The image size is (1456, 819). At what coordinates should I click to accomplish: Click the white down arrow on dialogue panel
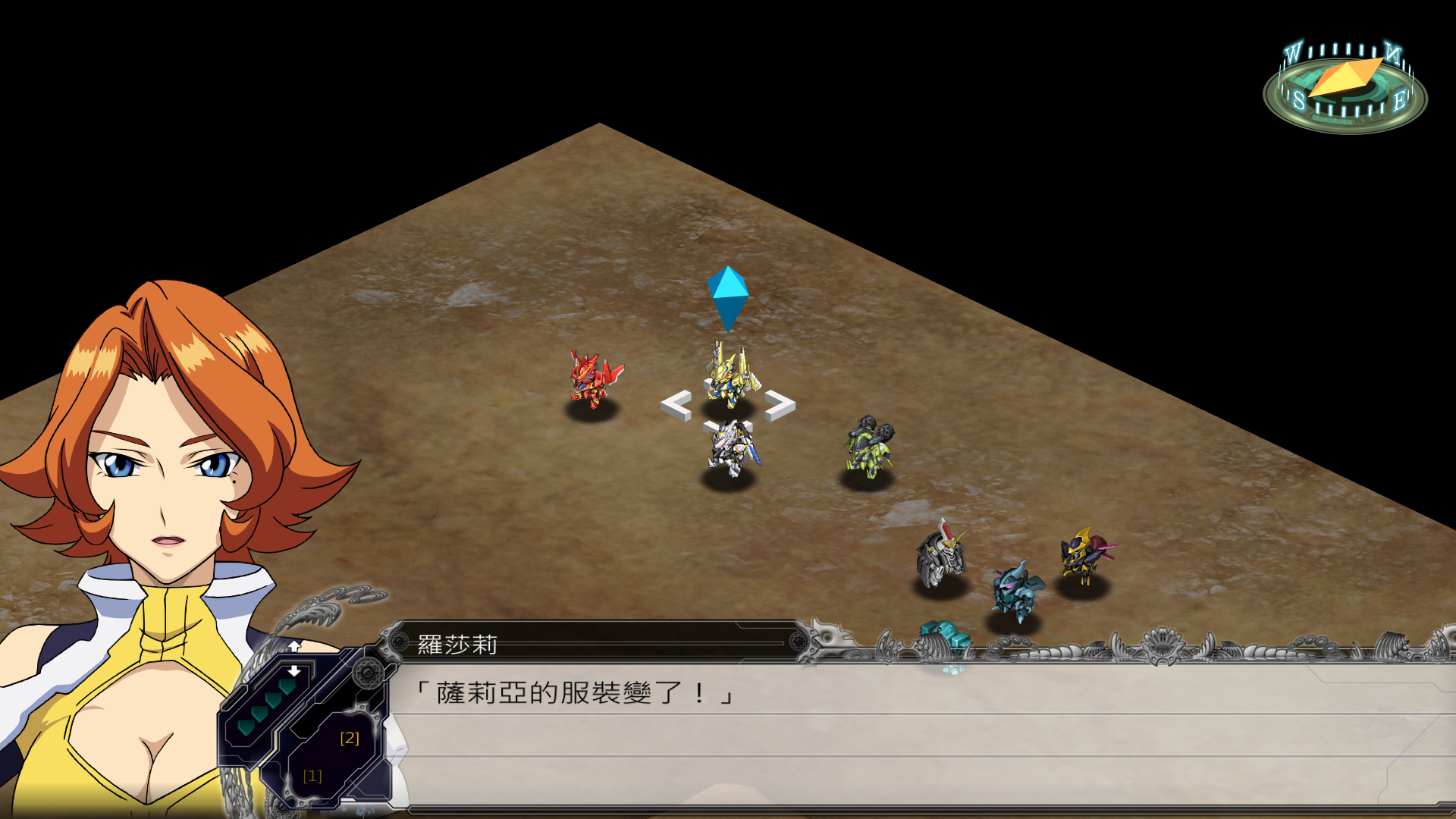click(294, 671)
